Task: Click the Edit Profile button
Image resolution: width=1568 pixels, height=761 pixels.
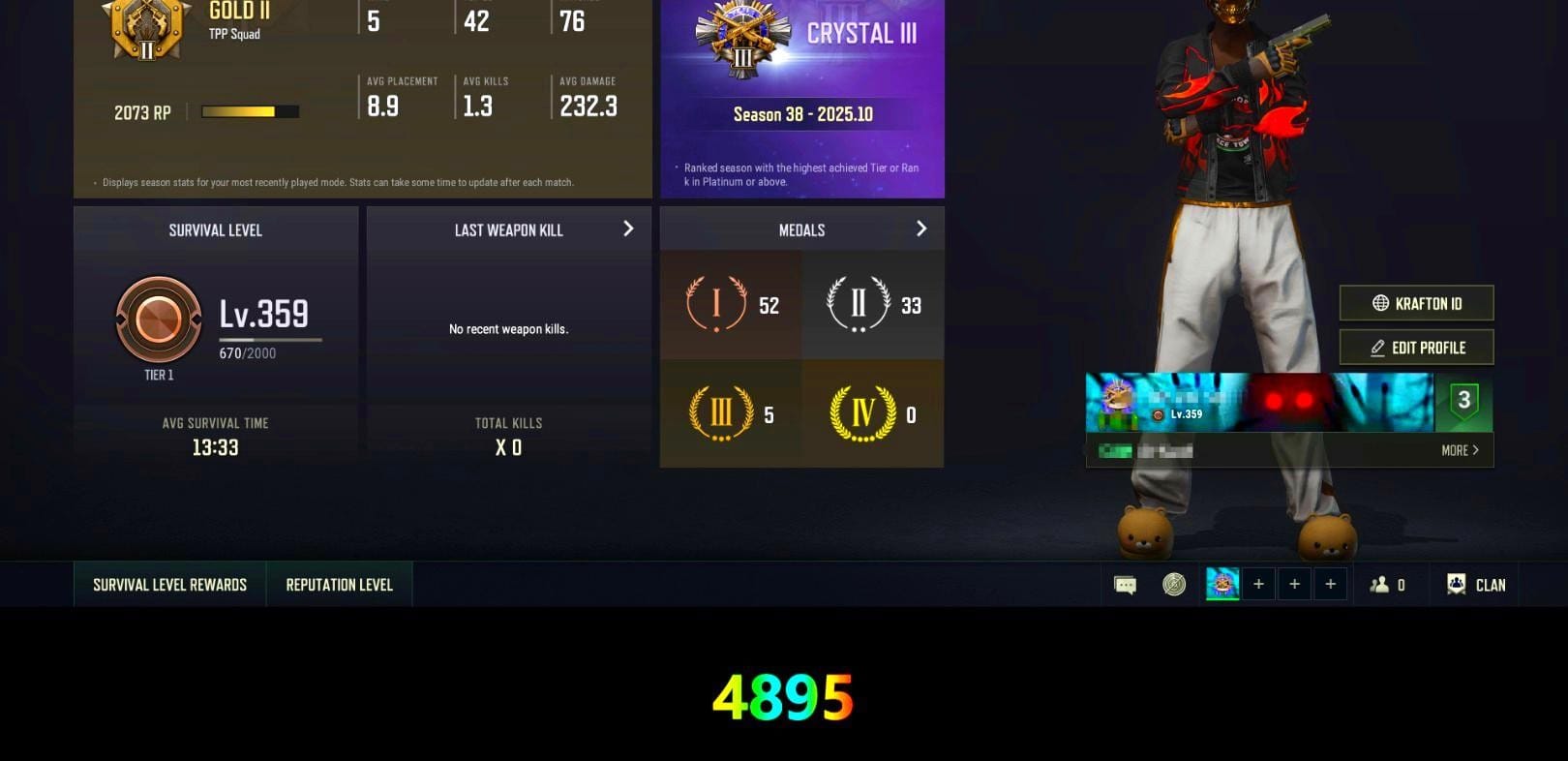Action: (1416, 347)
